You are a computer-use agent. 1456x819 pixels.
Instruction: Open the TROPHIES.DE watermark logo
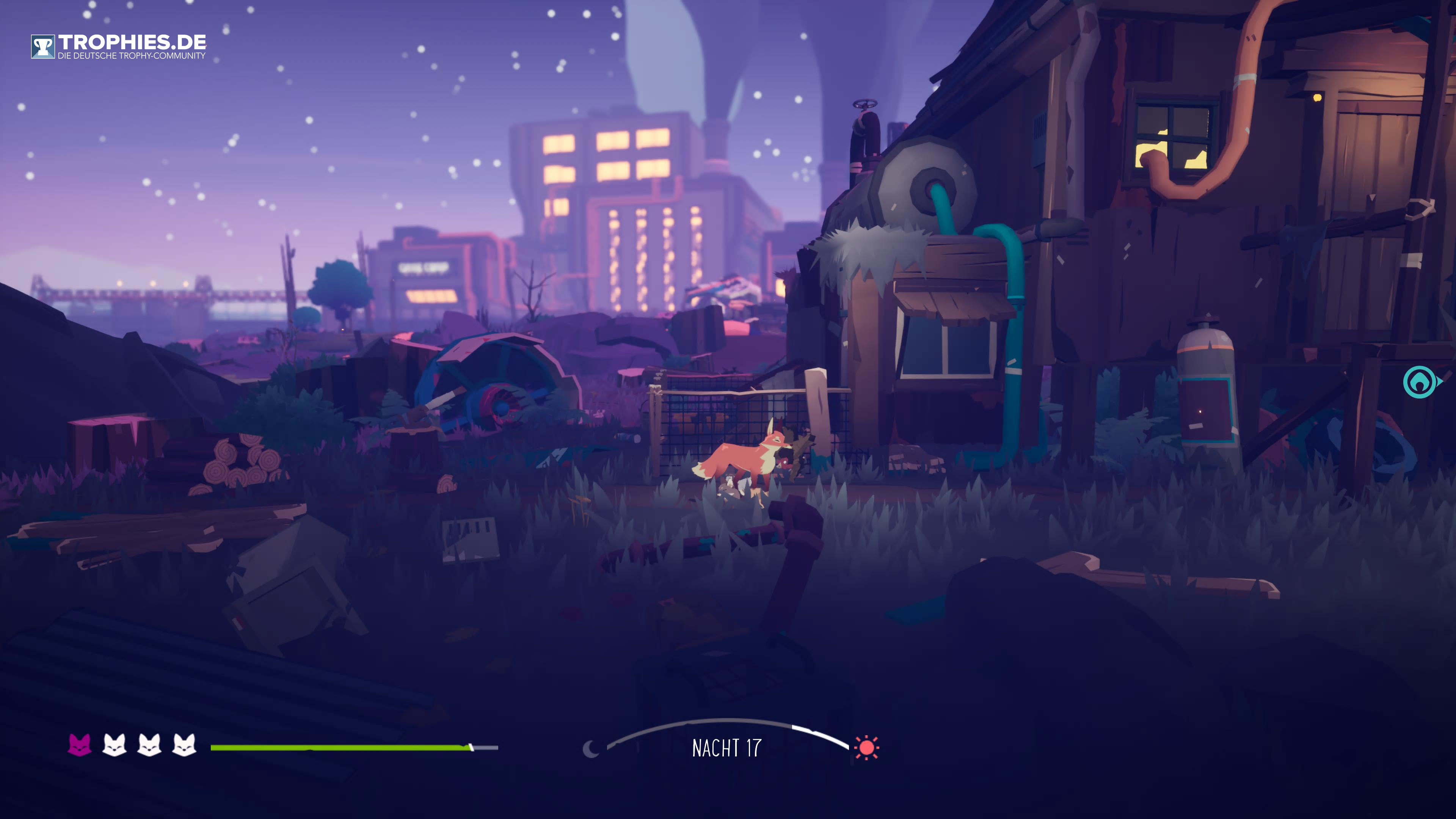click(119, 46)
